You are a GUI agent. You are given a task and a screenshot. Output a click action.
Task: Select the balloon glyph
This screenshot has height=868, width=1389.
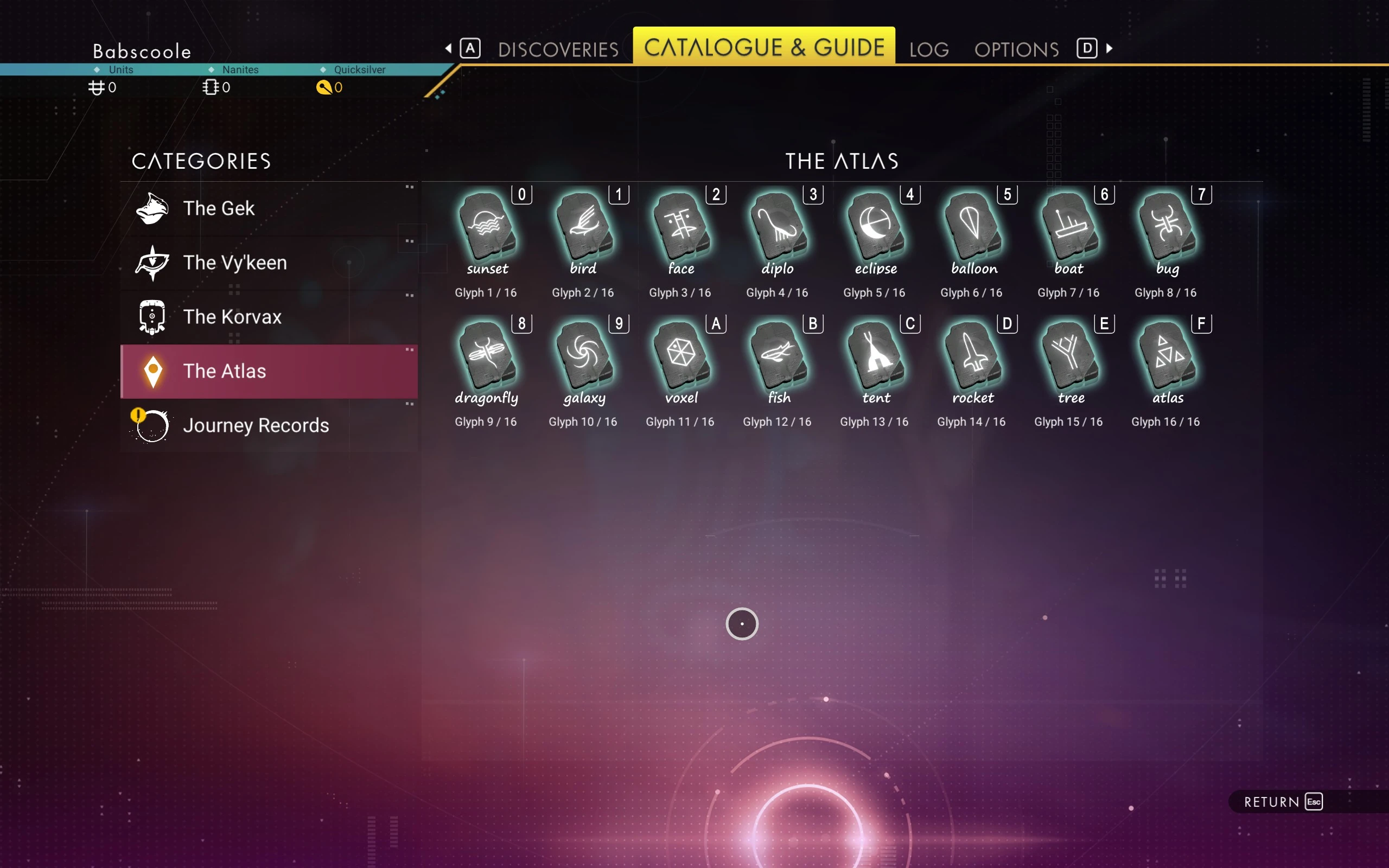972,227
